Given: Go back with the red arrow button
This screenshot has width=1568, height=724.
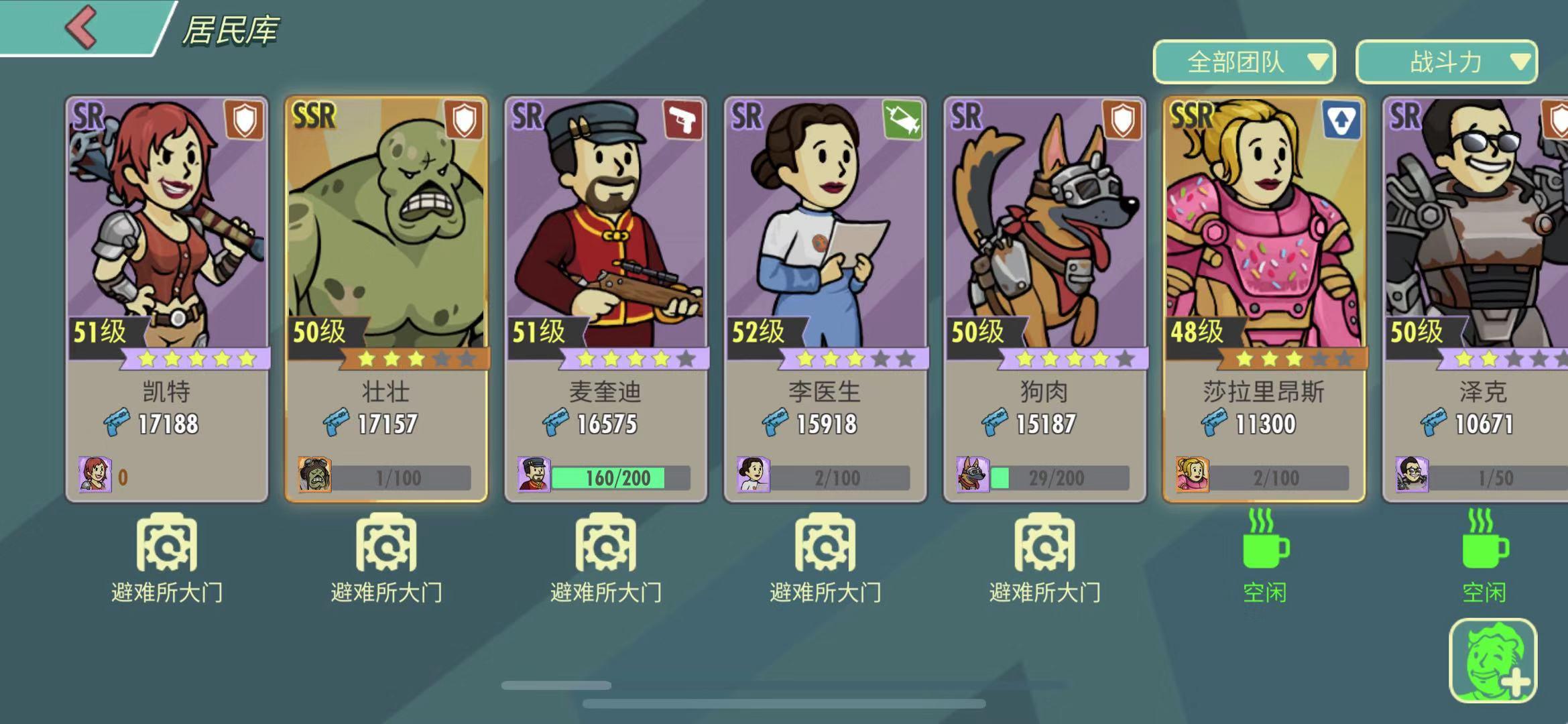Looking at the screenshot, I should click(x=82, y=28).
